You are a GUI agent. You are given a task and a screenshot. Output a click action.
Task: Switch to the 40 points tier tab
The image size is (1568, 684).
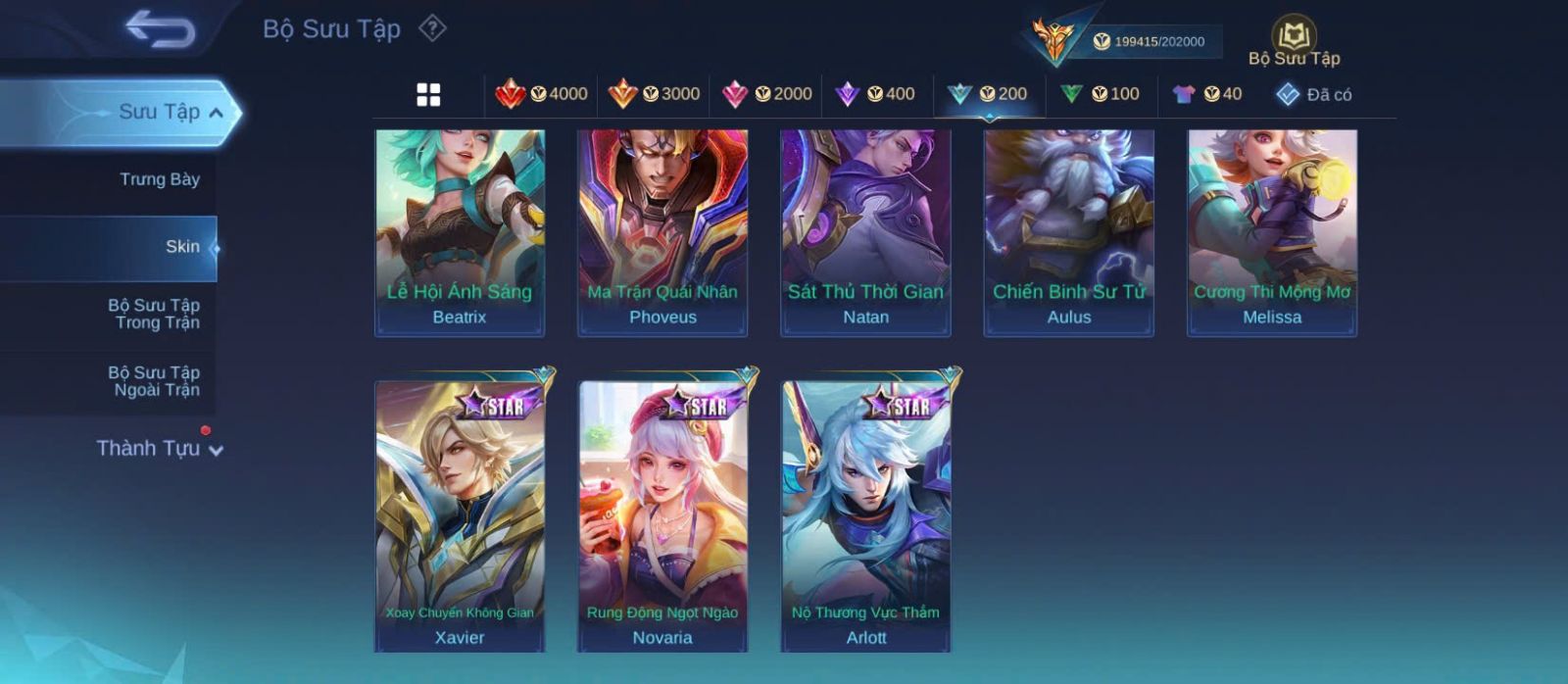1207,94
